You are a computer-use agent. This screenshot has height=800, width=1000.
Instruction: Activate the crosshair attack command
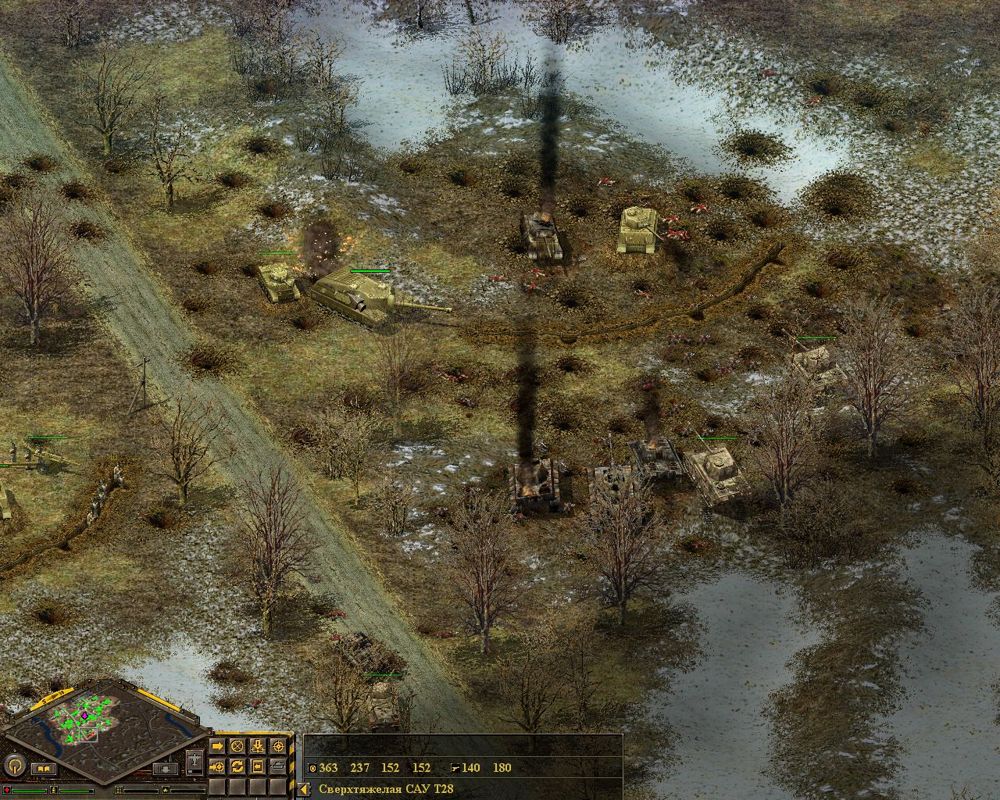(x=278, y=746)
